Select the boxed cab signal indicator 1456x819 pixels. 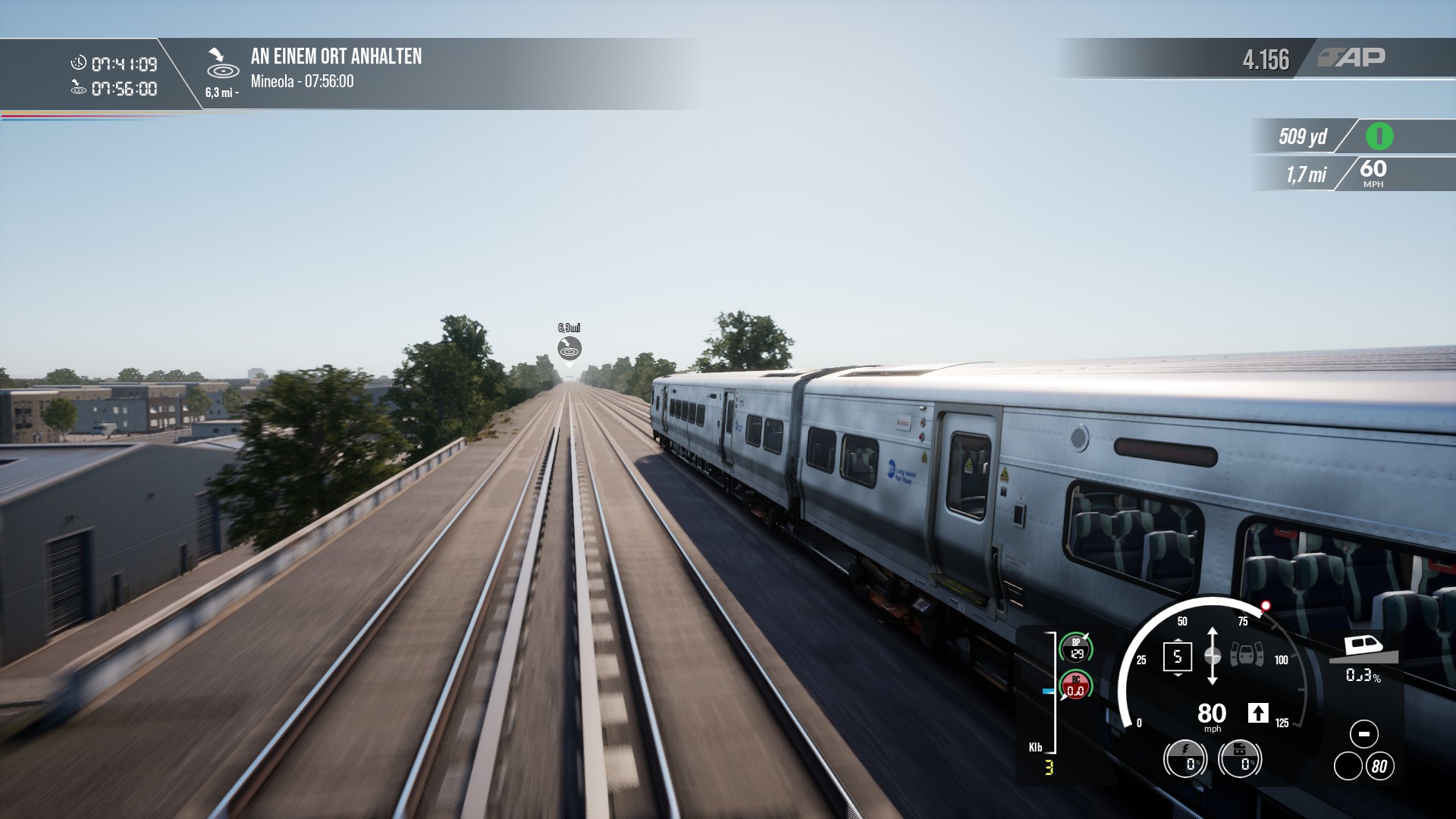coord(1177,657)
